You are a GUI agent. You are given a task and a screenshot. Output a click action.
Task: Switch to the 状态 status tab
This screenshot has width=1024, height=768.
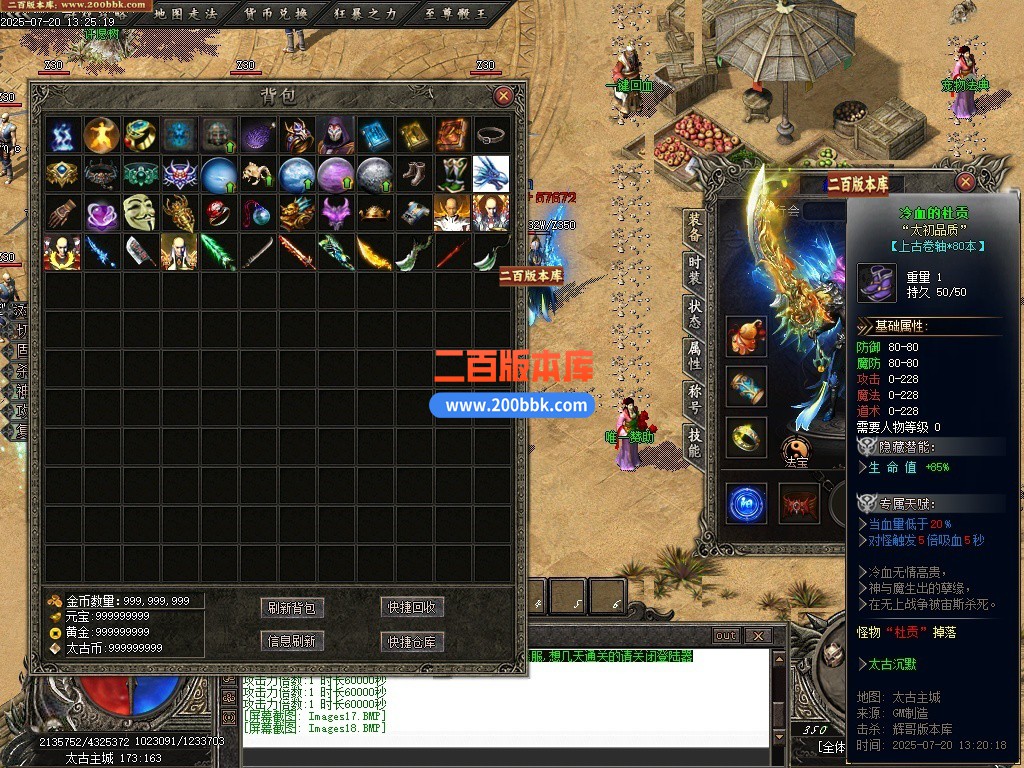[695, 315]
